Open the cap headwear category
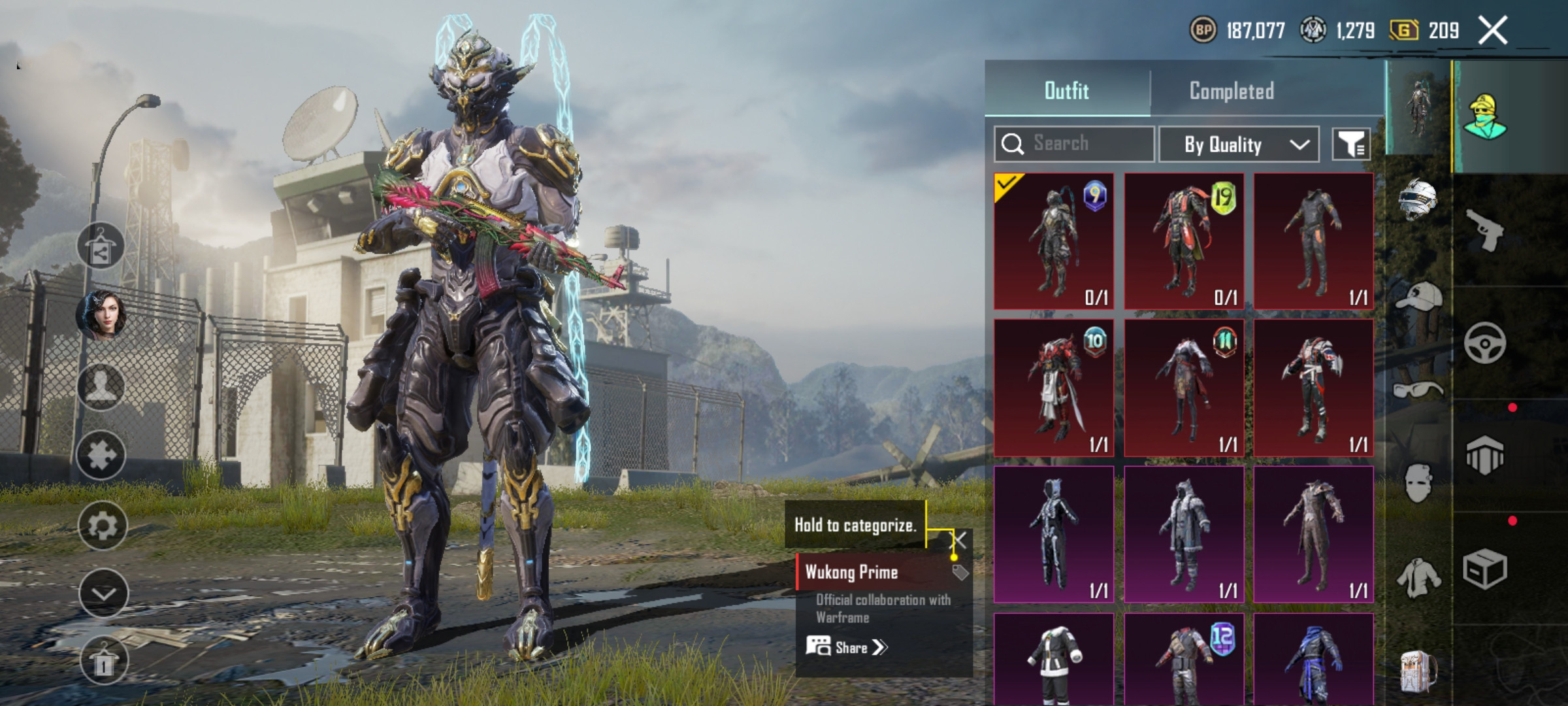Viewport: 1568px width, 706px height. pos(1418,297)
